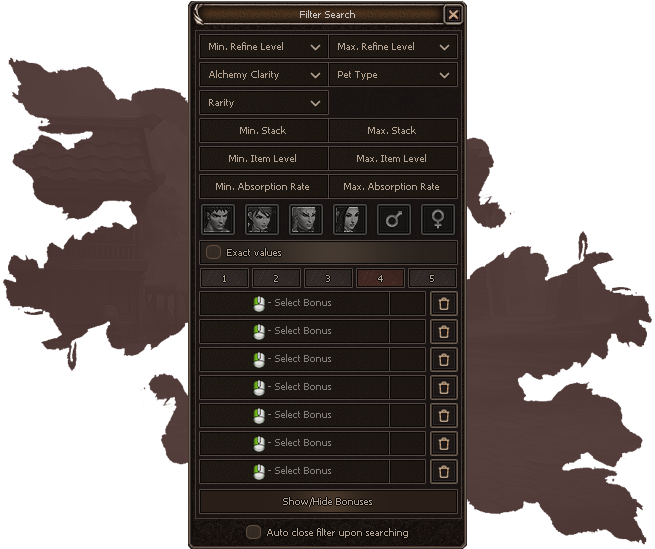Switch to bonus preset tab 1
This screenshot has height=549, width=655.
pos(225,279)
